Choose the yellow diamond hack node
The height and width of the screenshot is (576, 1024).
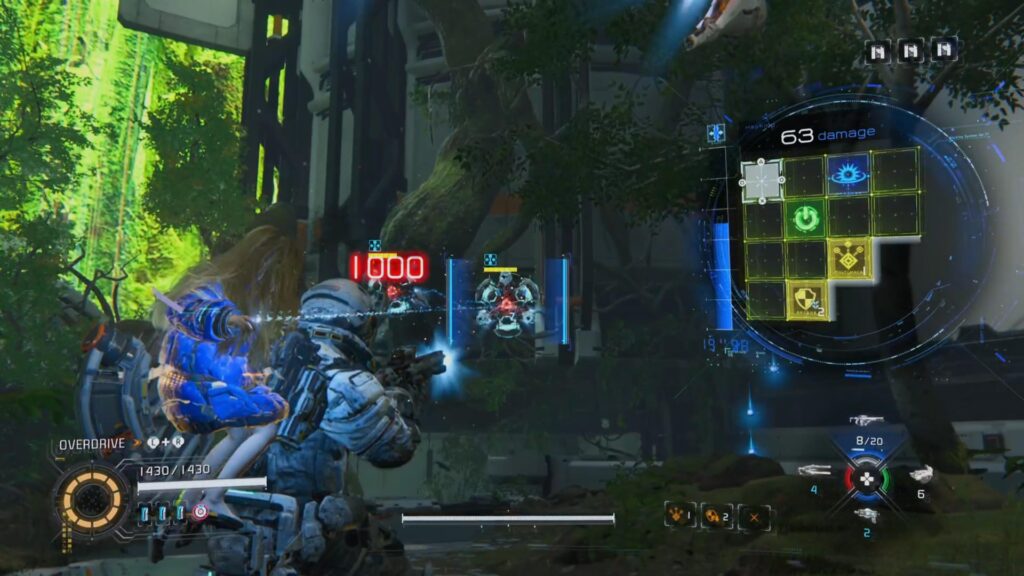849,259
